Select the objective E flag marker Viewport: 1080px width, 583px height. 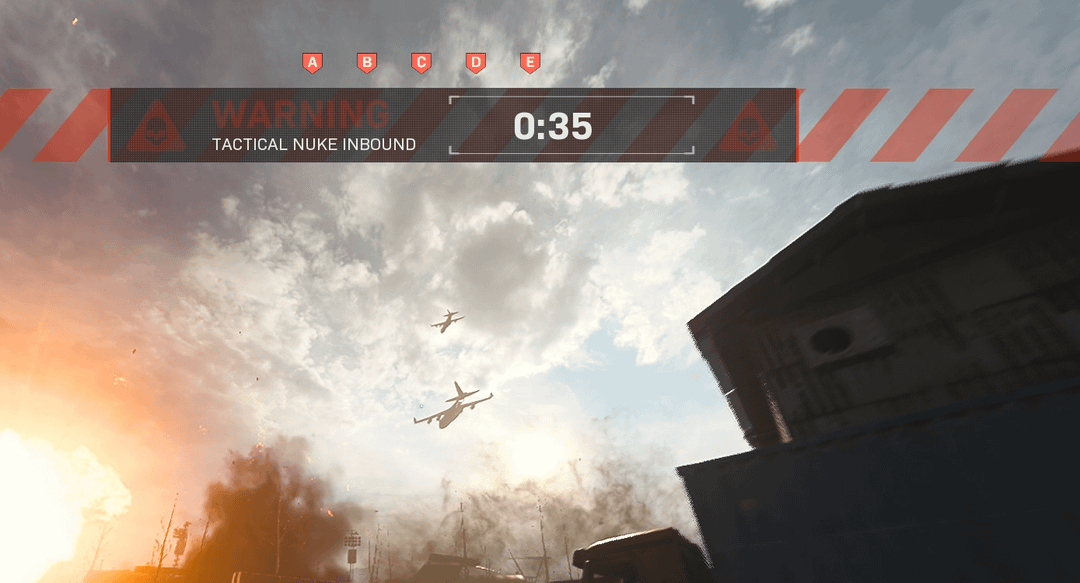coord(530,63)
